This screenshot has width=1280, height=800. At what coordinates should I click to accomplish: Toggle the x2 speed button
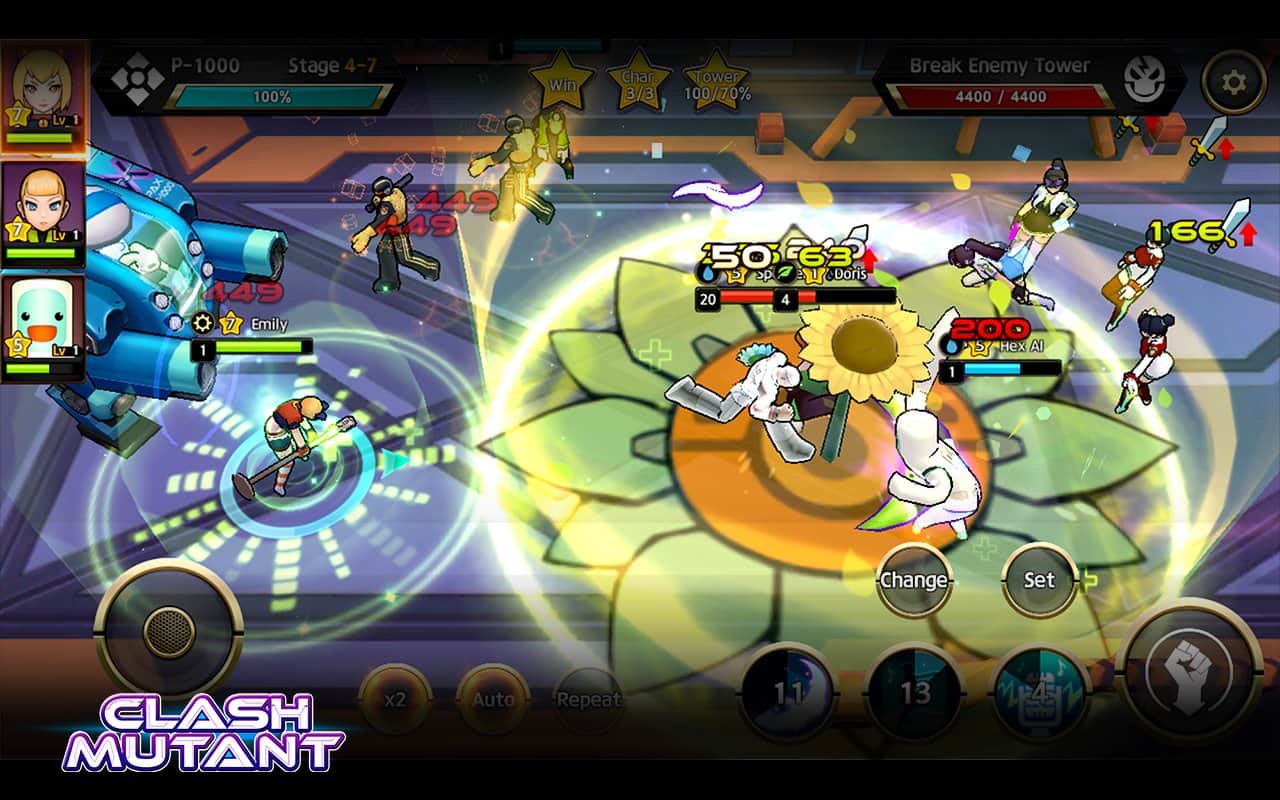click(395, 699)
